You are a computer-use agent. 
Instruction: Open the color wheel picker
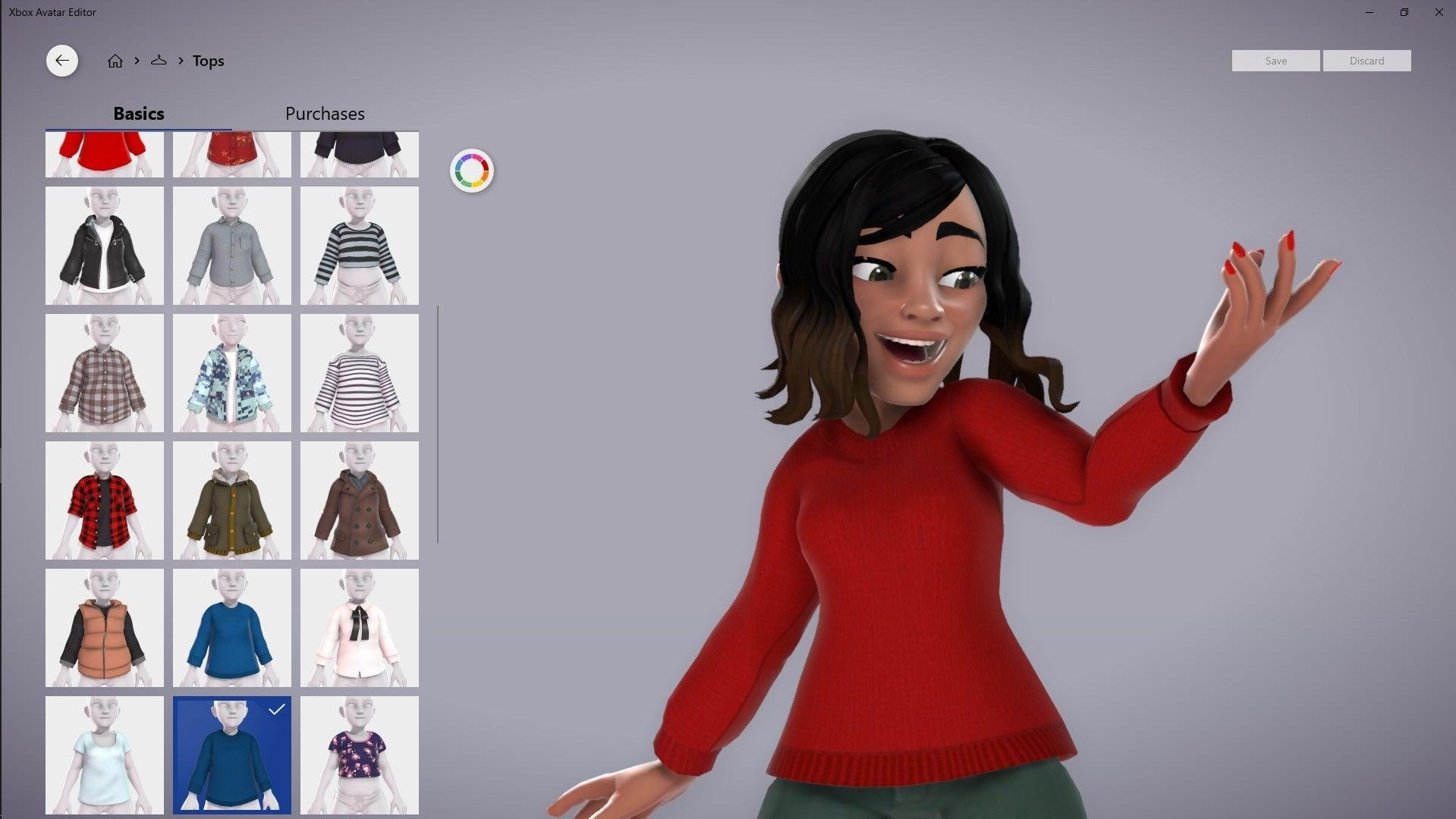472,170
